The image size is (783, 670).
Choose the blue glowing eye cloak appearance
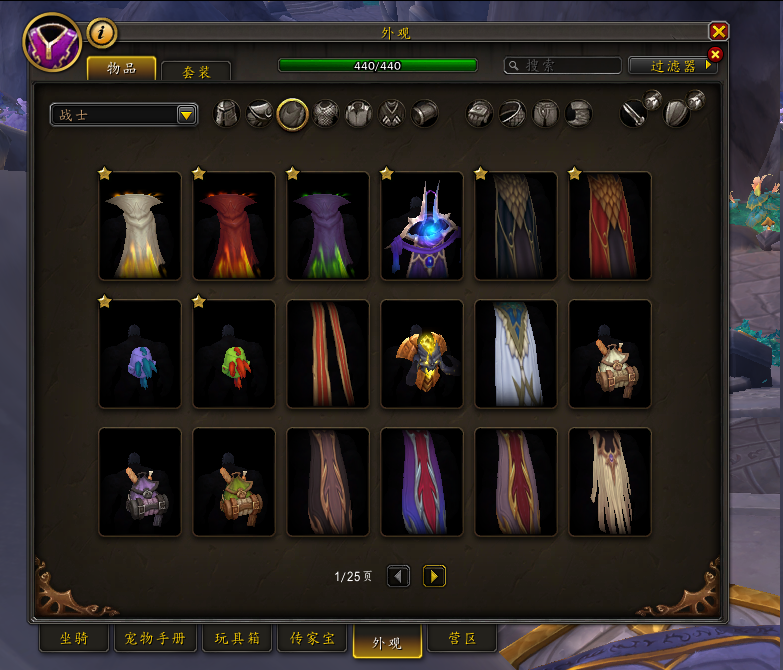point(422,227)
